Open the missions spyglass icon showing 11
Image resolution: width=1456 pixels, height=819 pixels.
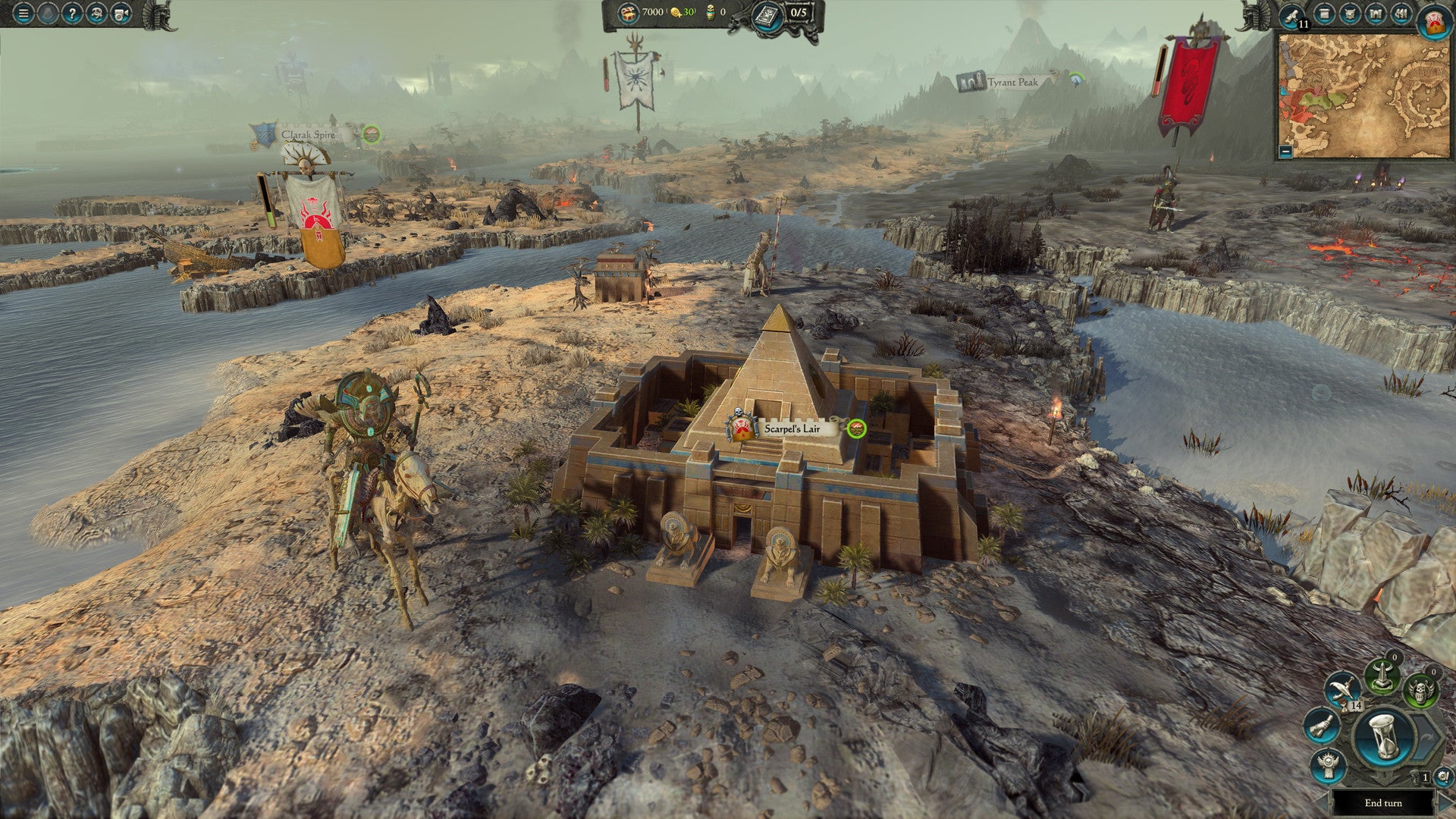tap(1293, 15)
